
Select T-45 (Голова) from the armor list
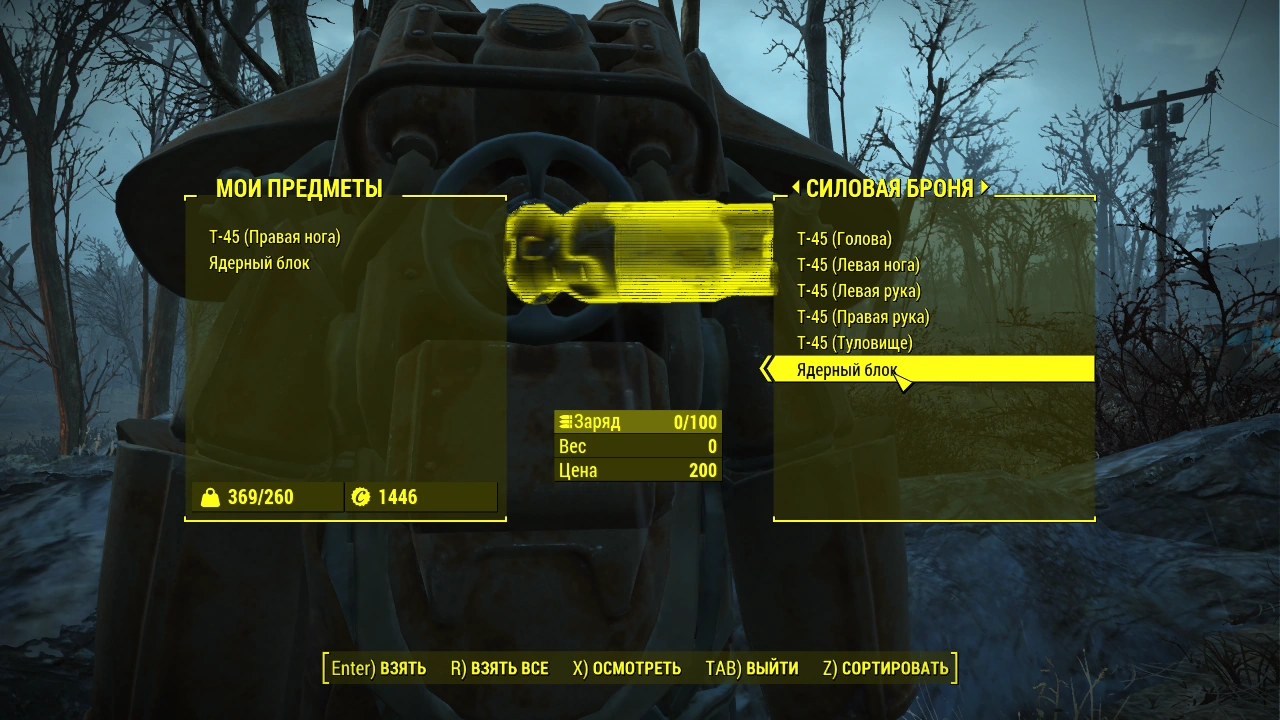(845, 239)
